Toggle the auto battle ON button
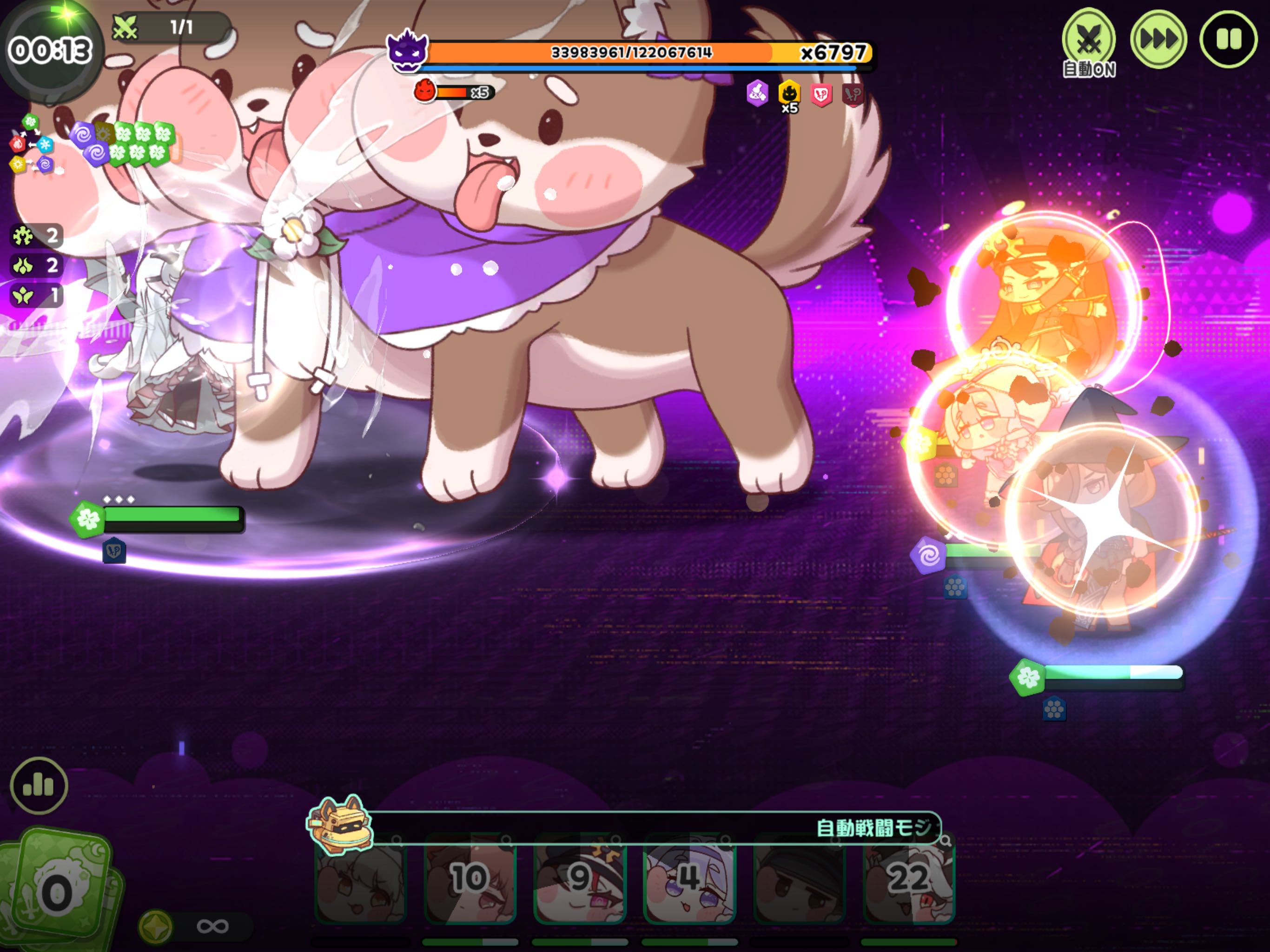 pyautogui.click(x=1089, y=40)
